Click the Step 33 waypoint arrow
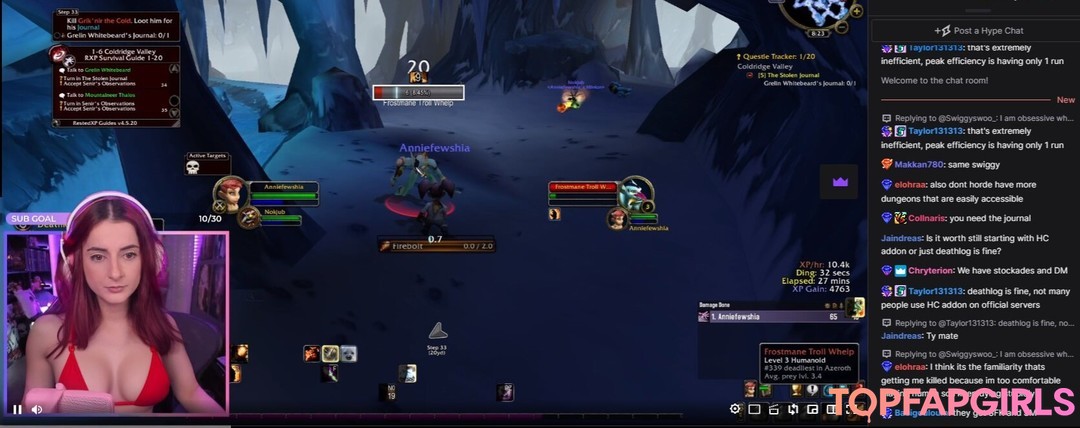The height and width of the screenshot is (428, 1080). [x=437, y=331]
